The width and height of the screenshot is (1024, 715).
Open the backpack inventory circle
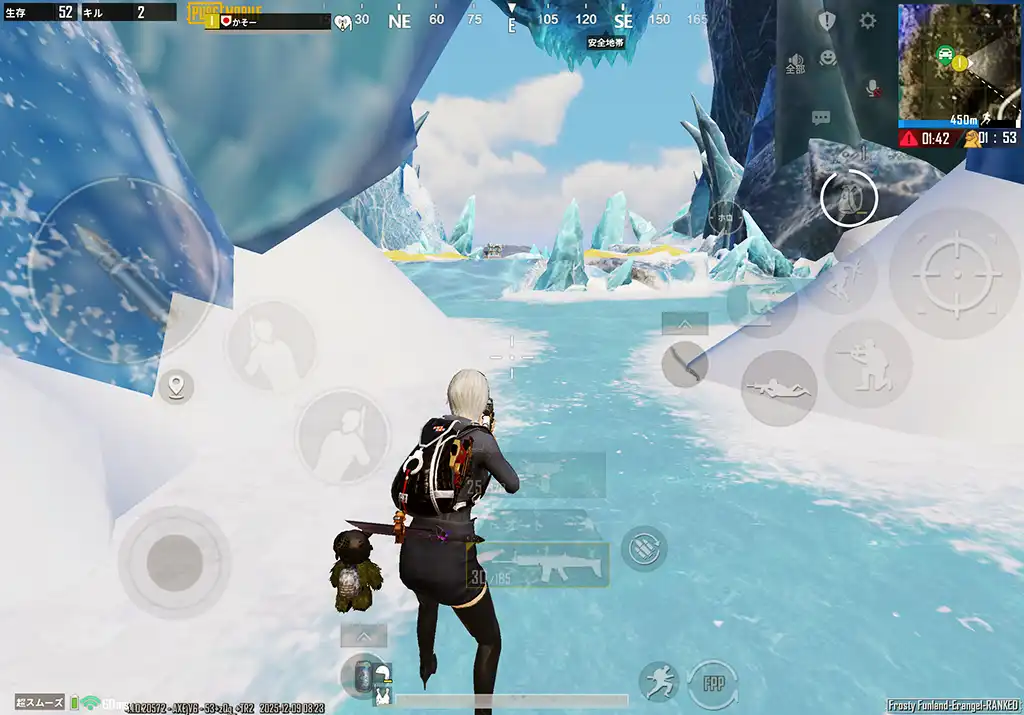[x=849, y=199]
